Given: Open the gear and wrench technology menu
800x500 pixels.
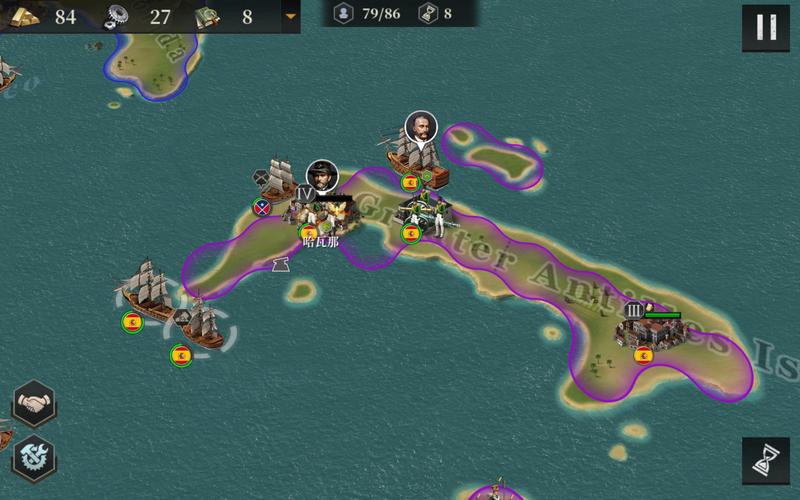Looking at the screenshot, I should 33,459.
